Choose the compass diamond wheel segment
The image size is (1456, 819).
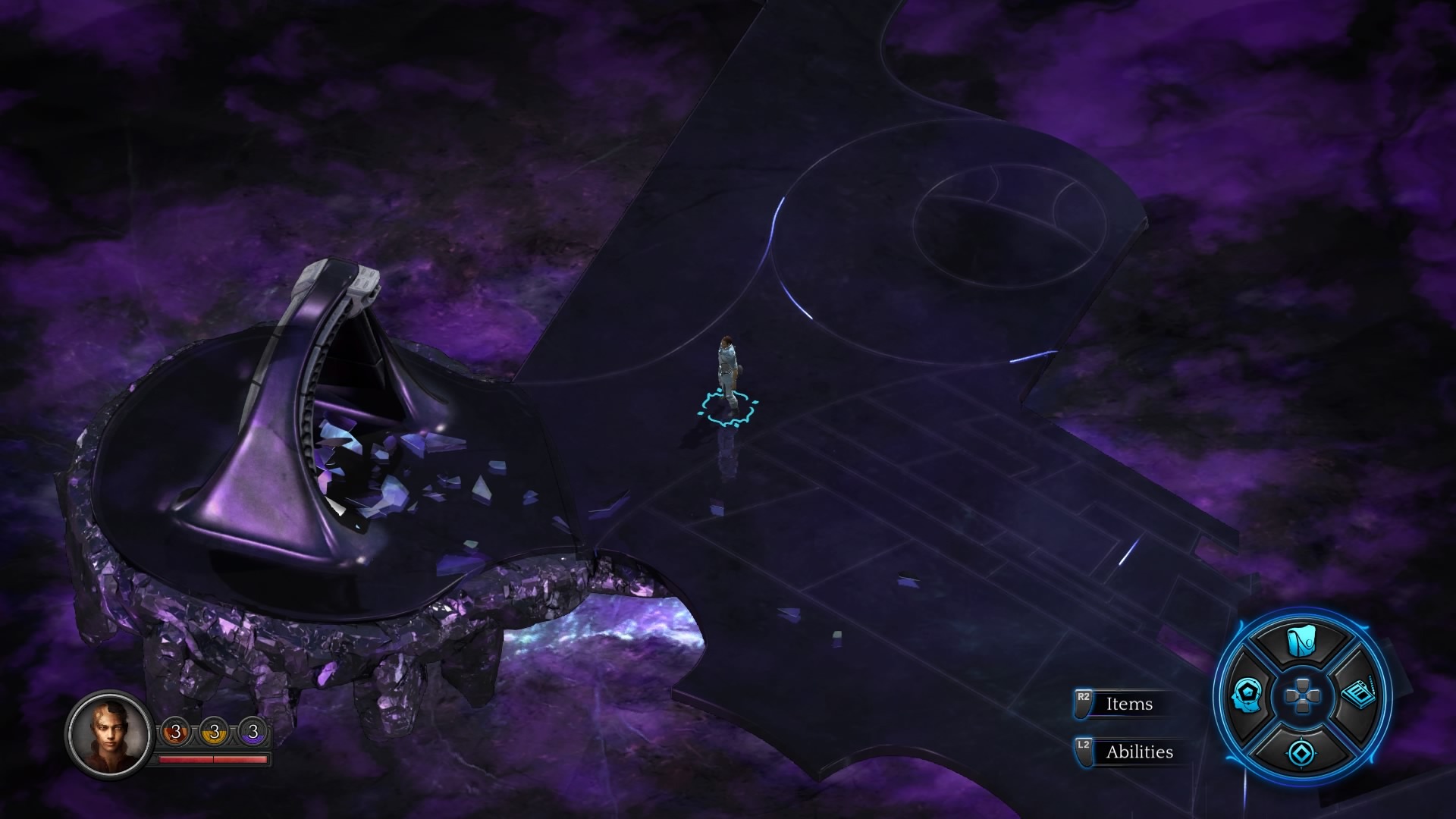[1301, 752]
